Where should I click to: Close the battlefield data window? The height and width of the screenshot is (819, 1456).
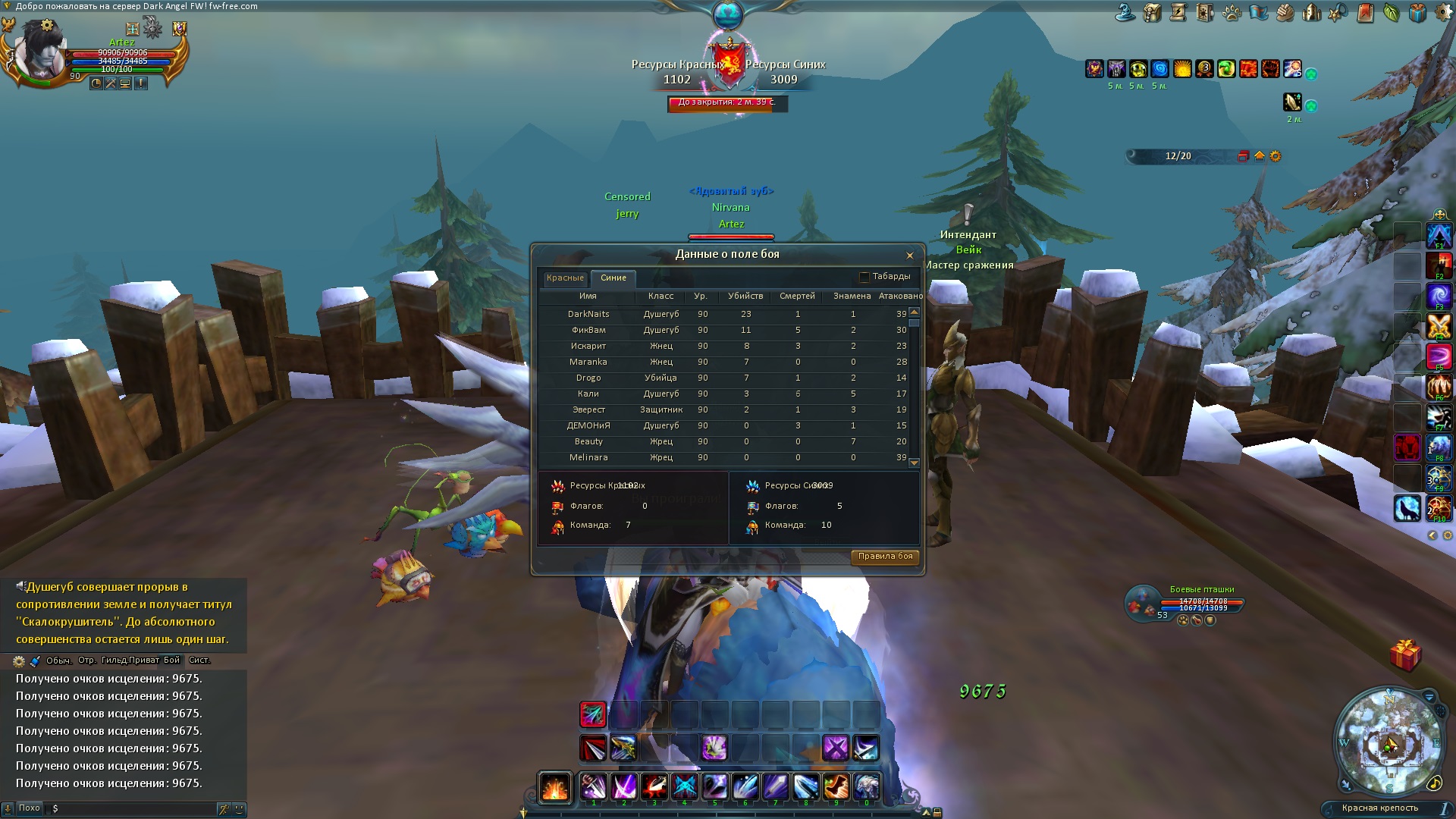909,256
